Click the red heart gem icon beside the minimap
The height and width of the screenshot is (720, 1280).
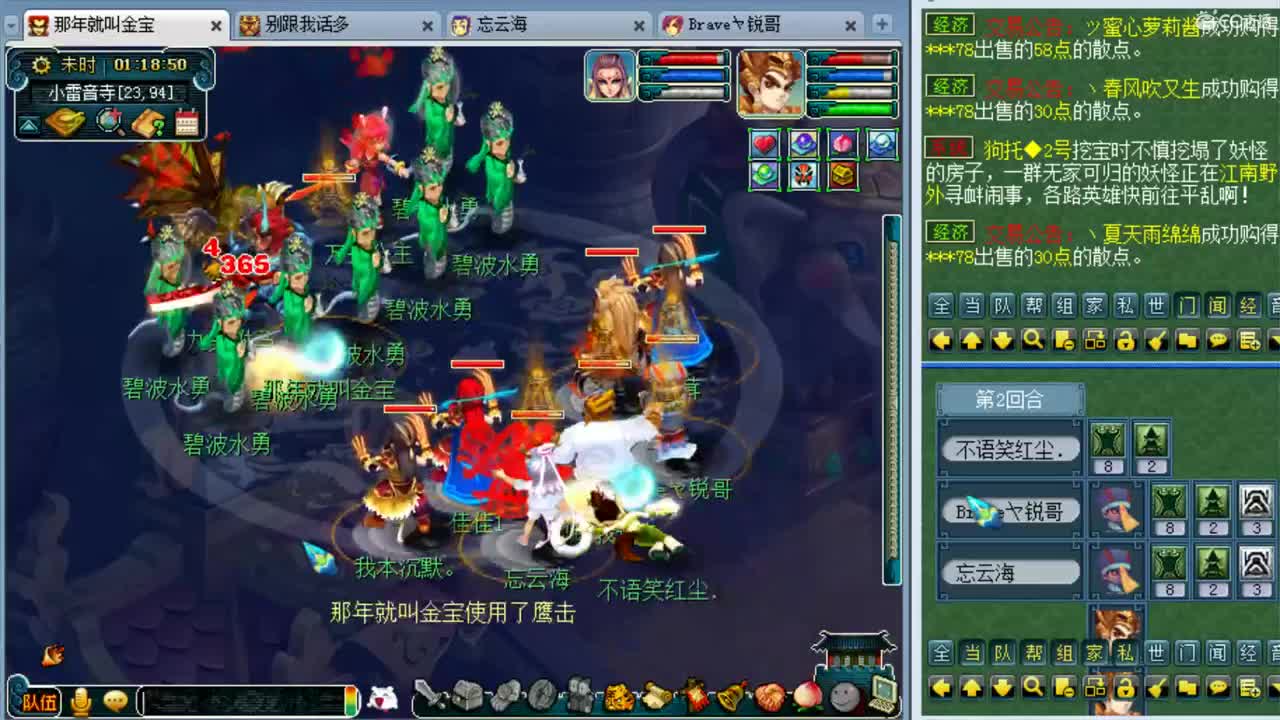(x=764, y=144)
